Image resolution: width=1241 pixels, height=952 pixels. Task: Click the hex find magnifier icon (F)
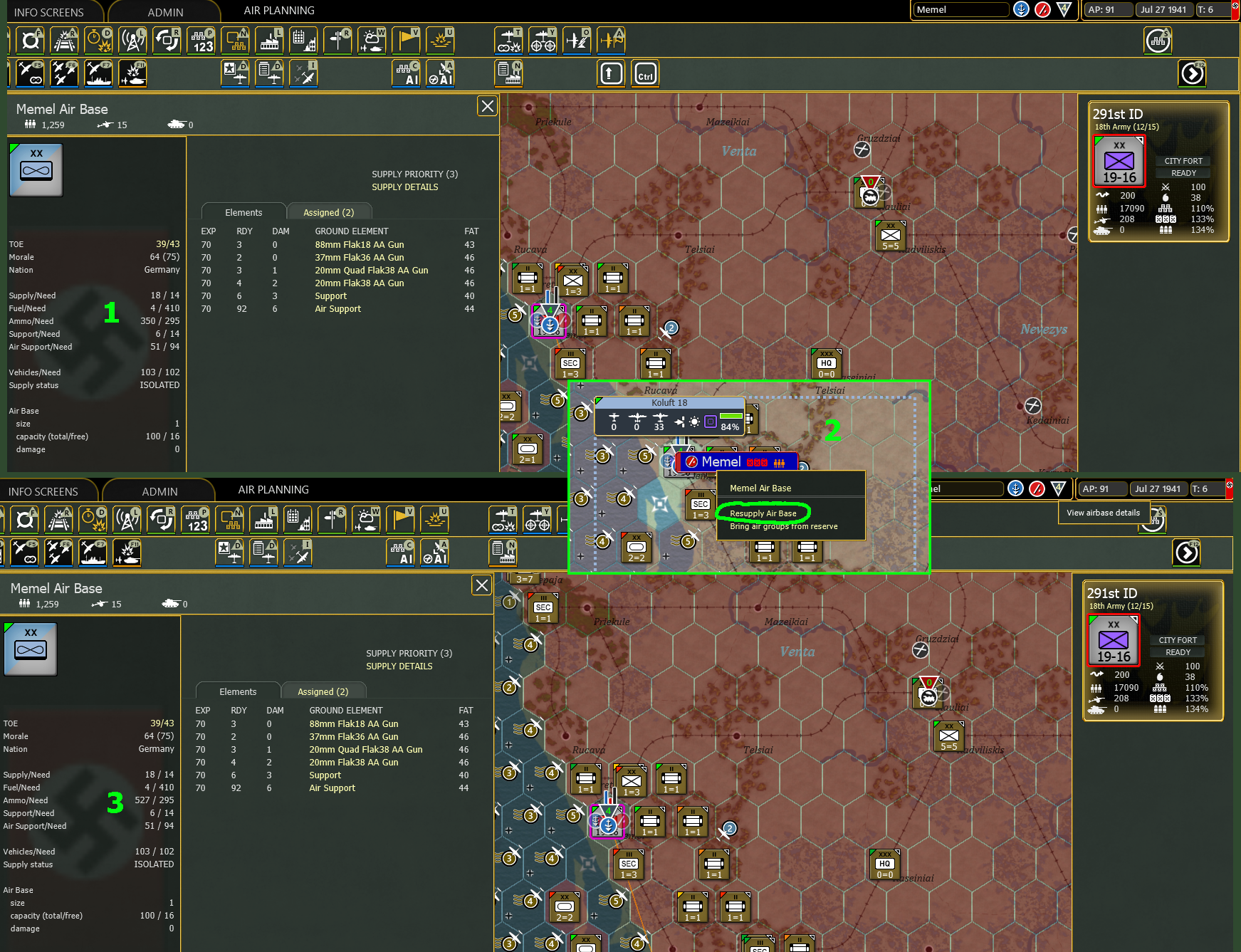pos(30,41)
